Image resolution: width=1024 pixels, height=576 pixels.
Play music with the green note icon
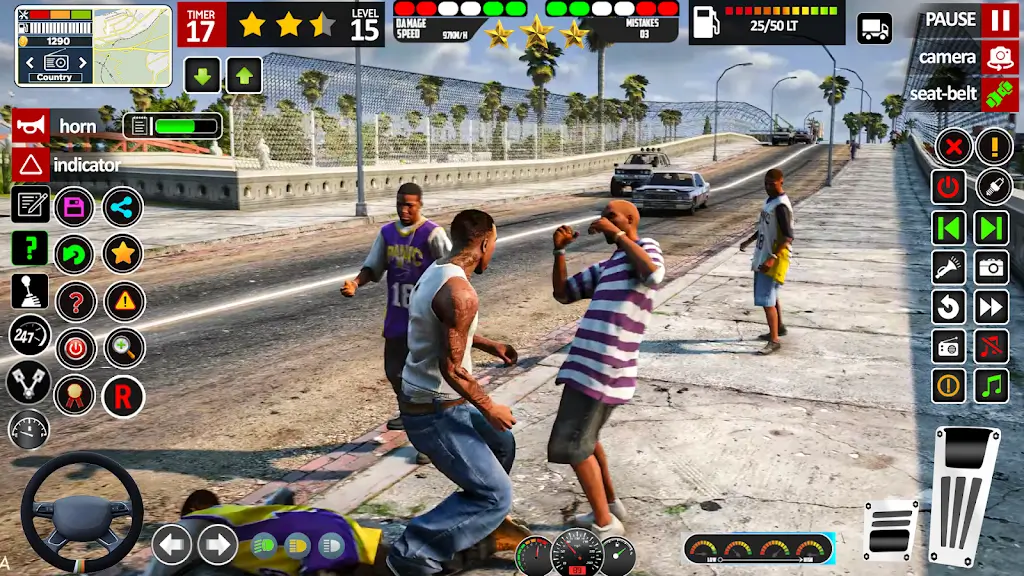pos(991,385)
